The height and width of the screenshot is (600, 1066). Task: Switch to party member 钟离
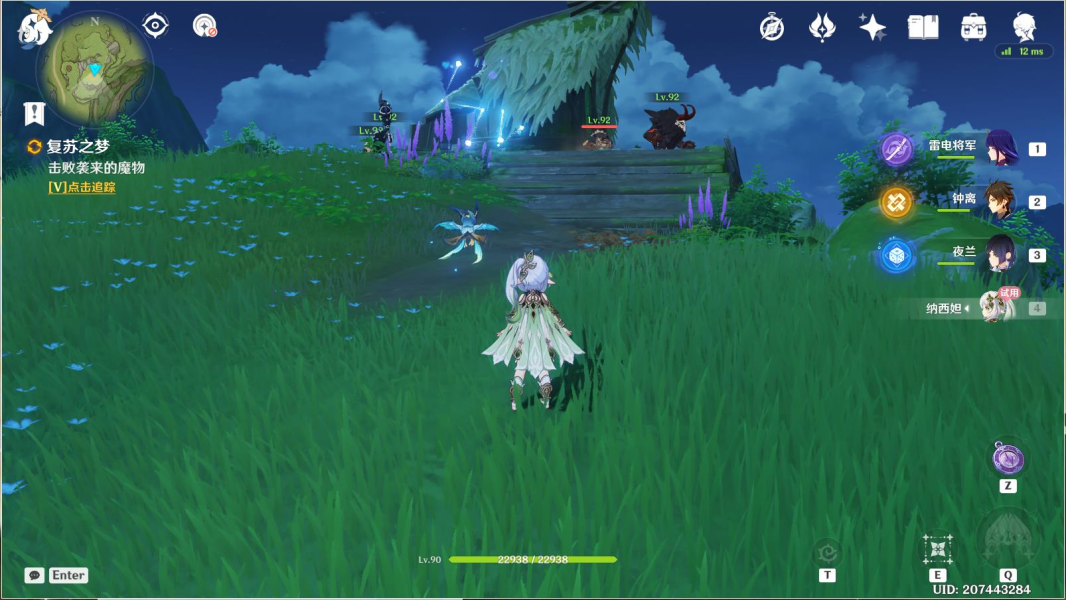1000,202
